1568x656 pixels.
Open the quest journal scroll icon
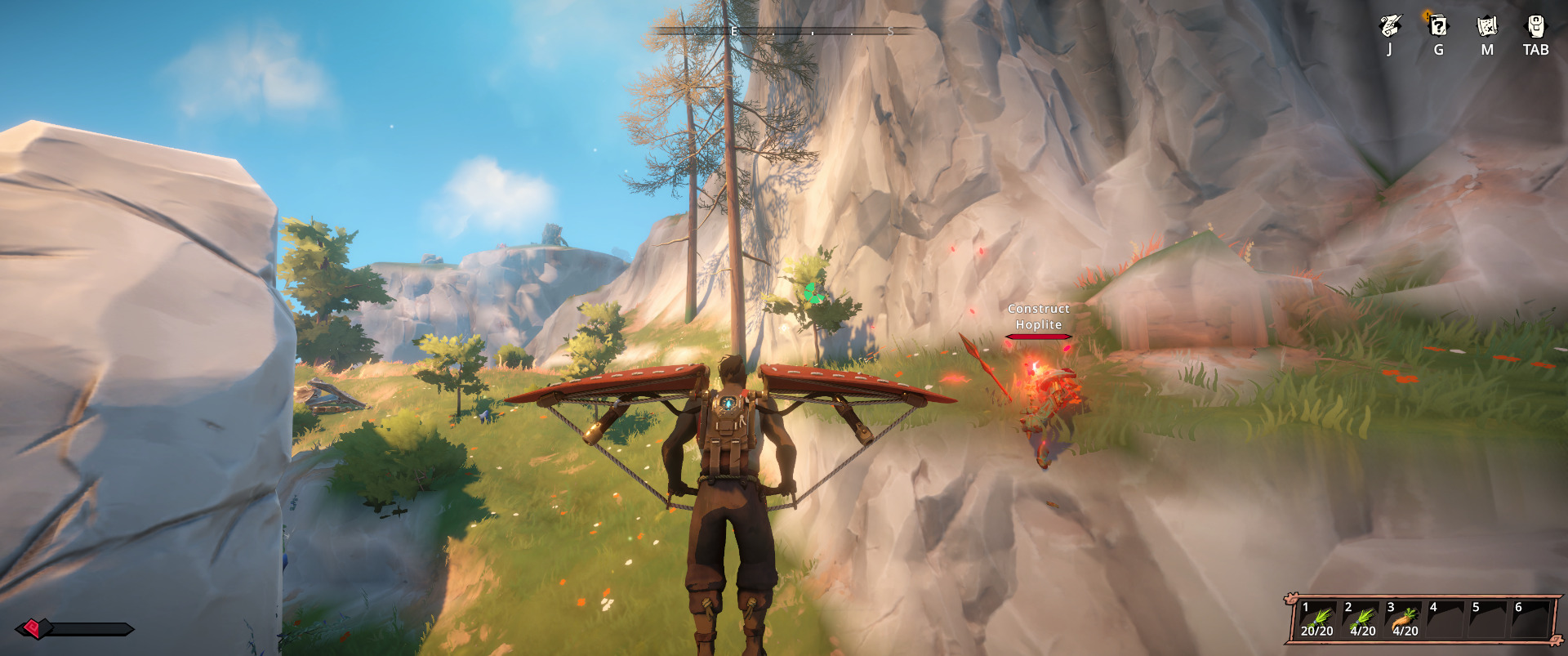pos(1389,27)
